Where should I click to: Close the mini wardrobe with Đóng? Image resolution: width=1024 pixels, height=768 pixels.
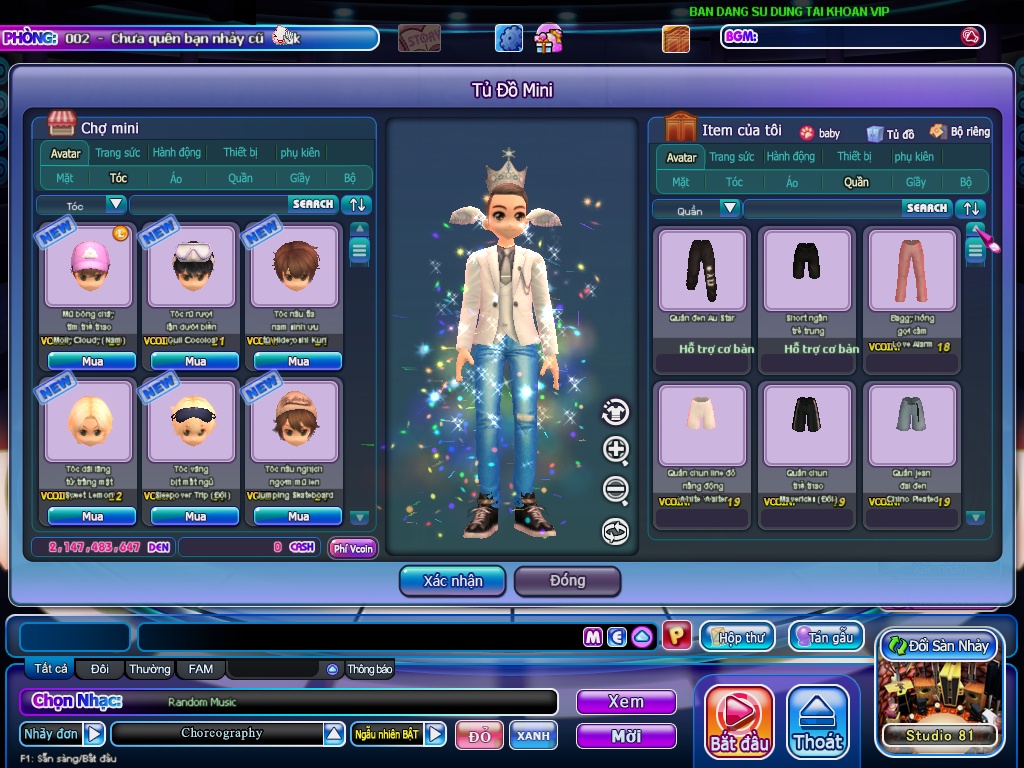point(567,581)
